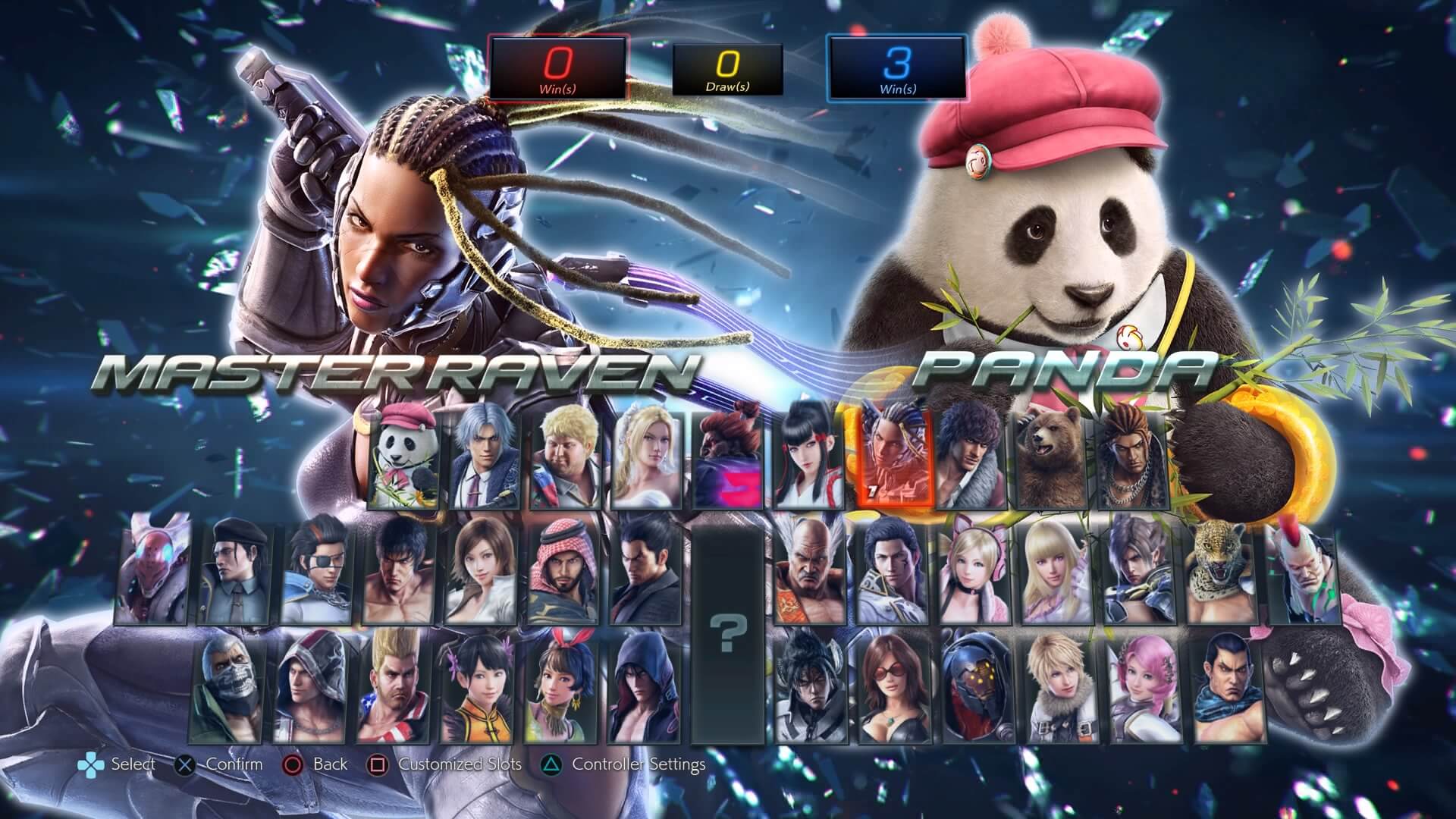Pick bald, mustached Heihachi portrait
Viewport: 1456px width, 819px height.
coord(808,569)
